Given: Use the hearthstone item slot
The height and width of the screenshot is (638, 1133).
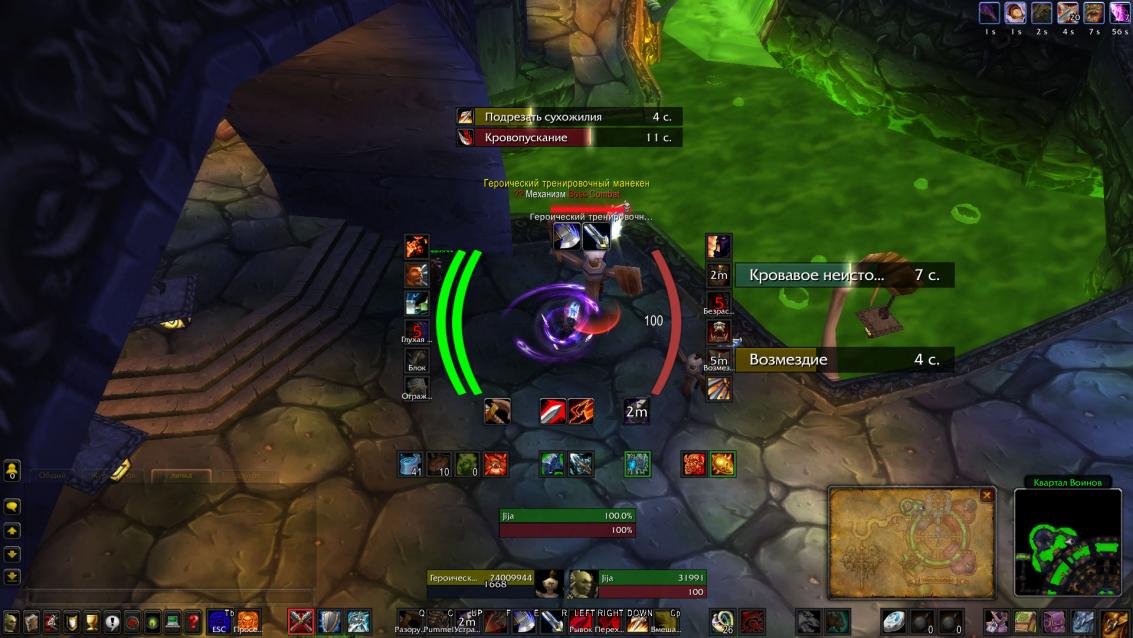Looking at the screenshot, I should (x=894, y=622).
